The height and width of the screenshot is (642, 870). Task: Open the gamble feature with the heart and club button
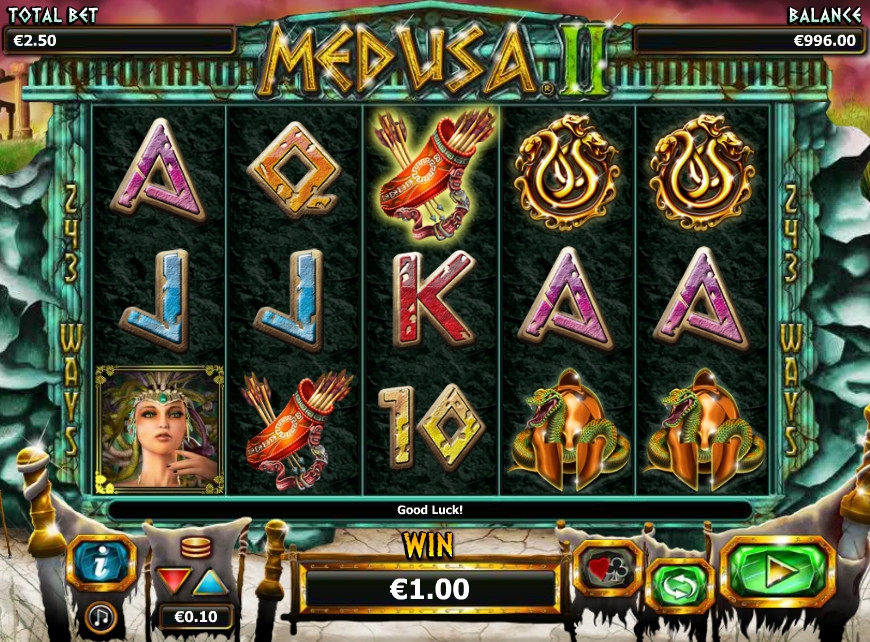coord(608,567)
